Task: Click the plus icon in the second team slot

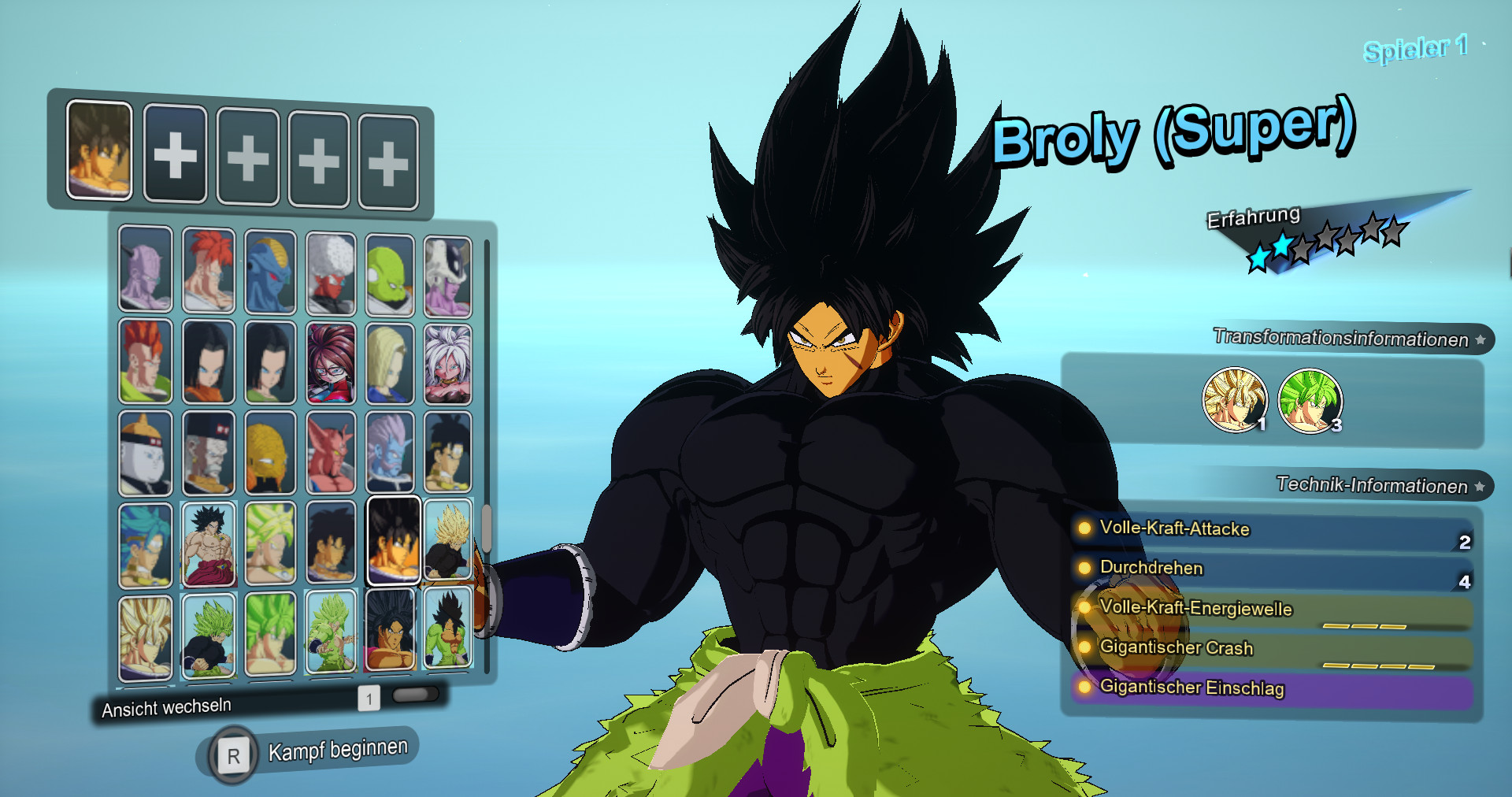Action: (x=175, y=150)
